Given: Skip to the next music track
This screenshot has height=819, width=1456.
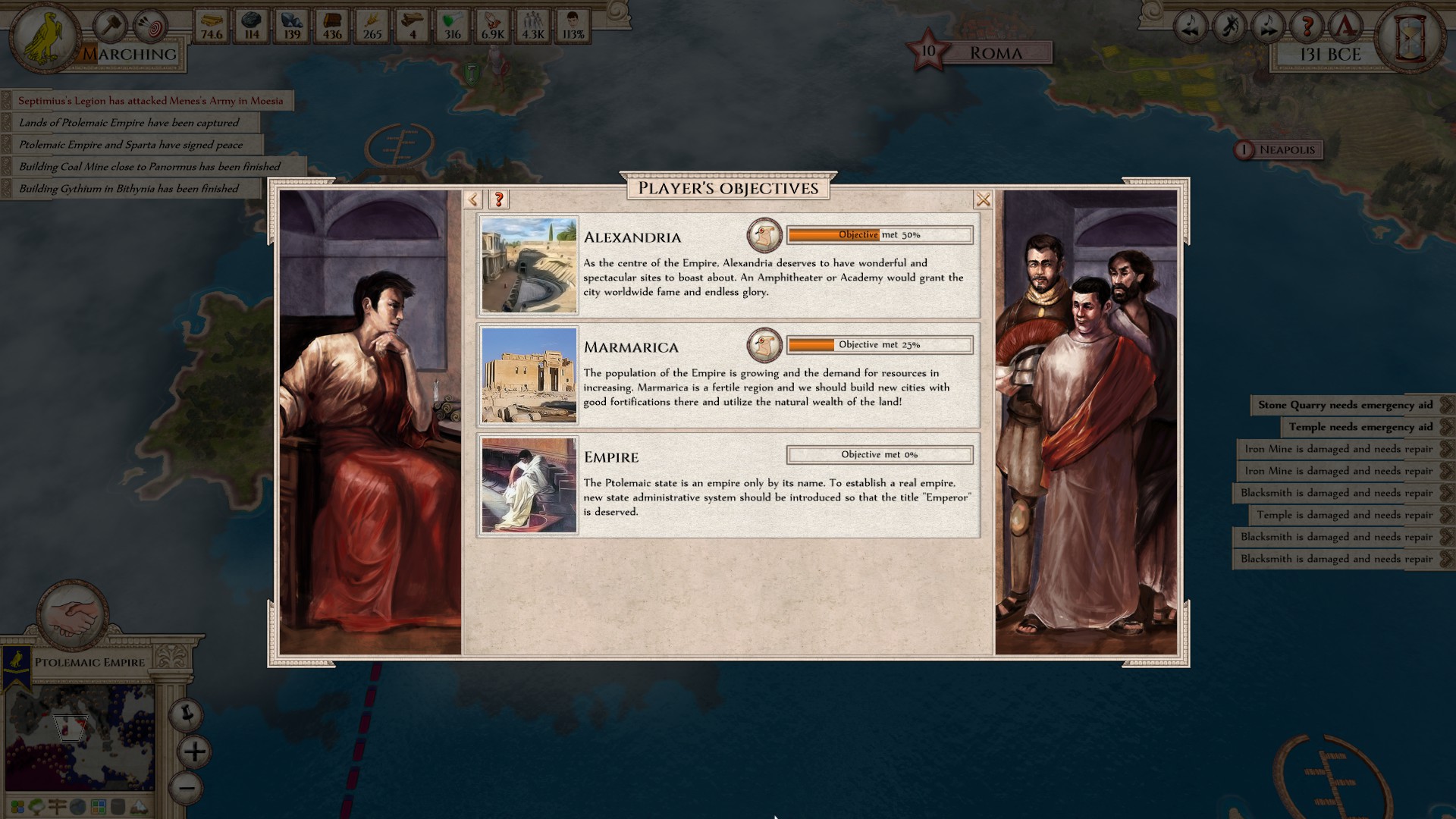Looking at the screenshot, I should click(x=1268, y=27).
